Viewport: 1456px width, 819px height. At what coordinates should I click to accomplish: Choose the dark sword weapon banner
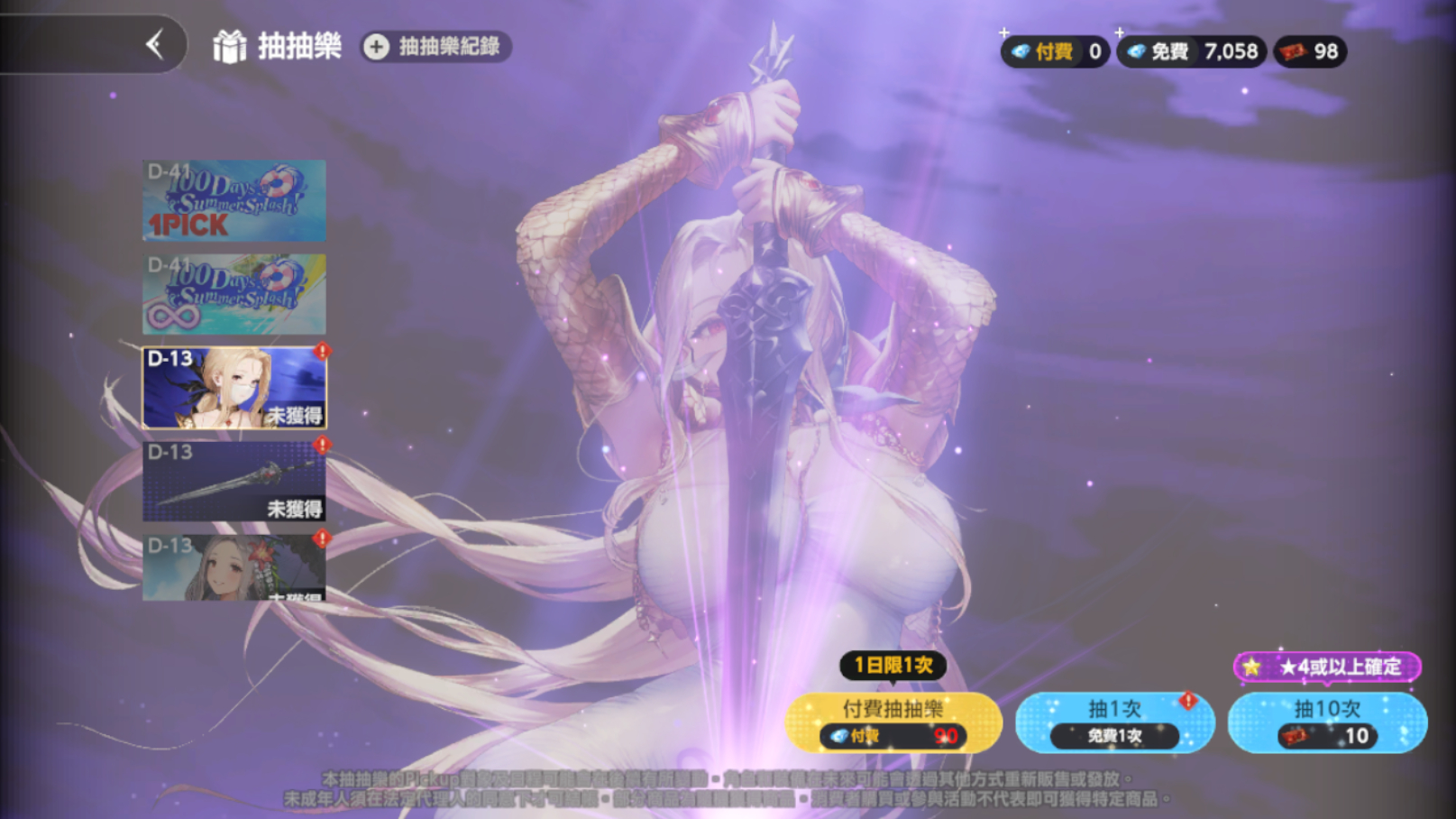pyautogui.click(x=234, y=482)
